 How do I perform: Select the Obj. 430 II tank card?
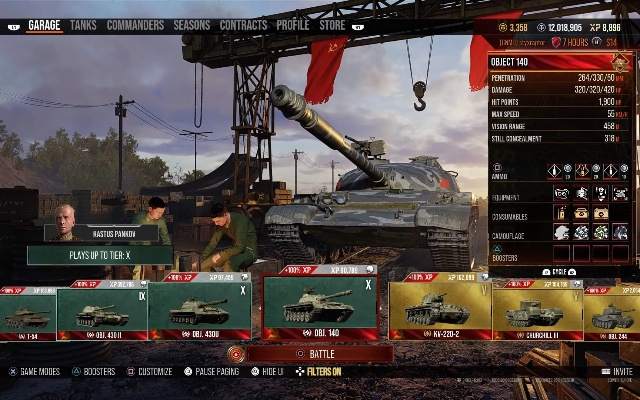point(101,311)
